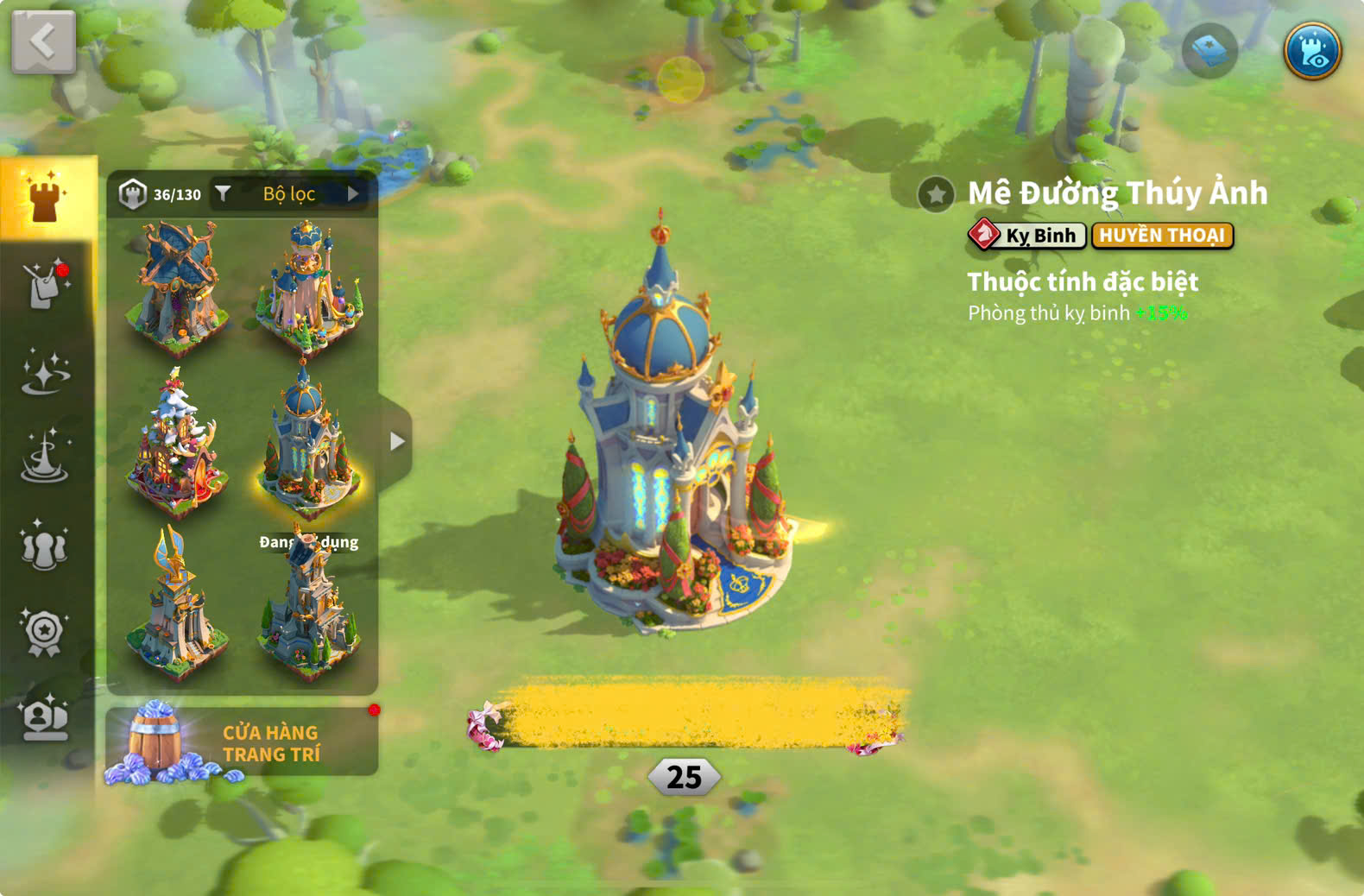Image resolution: width=1364 pixels, height=896 pixels.
Task: Select the pink tower castle skin
Action: point(309,285)
